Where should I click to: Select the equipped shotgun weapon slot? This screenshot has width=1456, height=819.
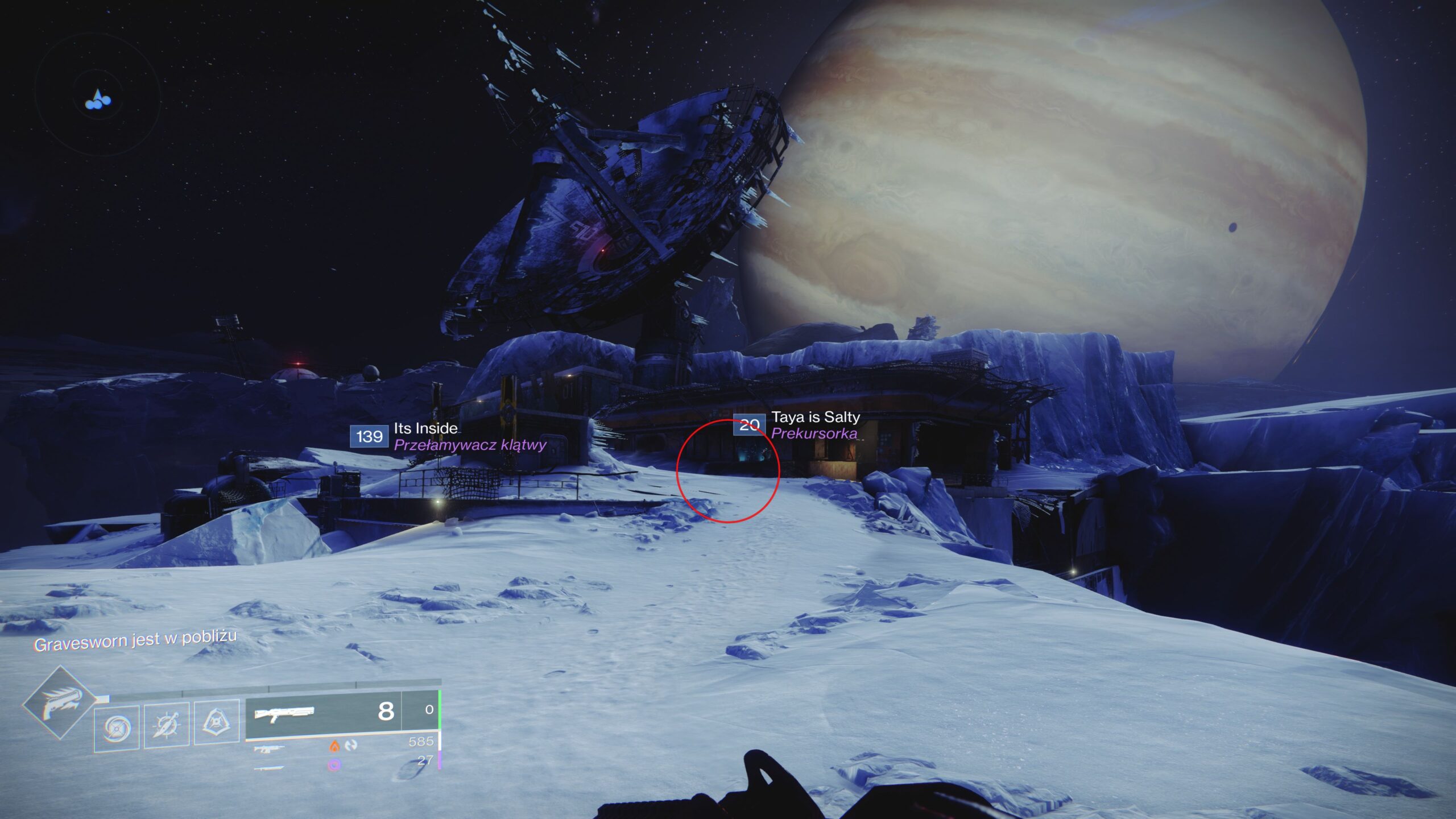pos(323,712)
